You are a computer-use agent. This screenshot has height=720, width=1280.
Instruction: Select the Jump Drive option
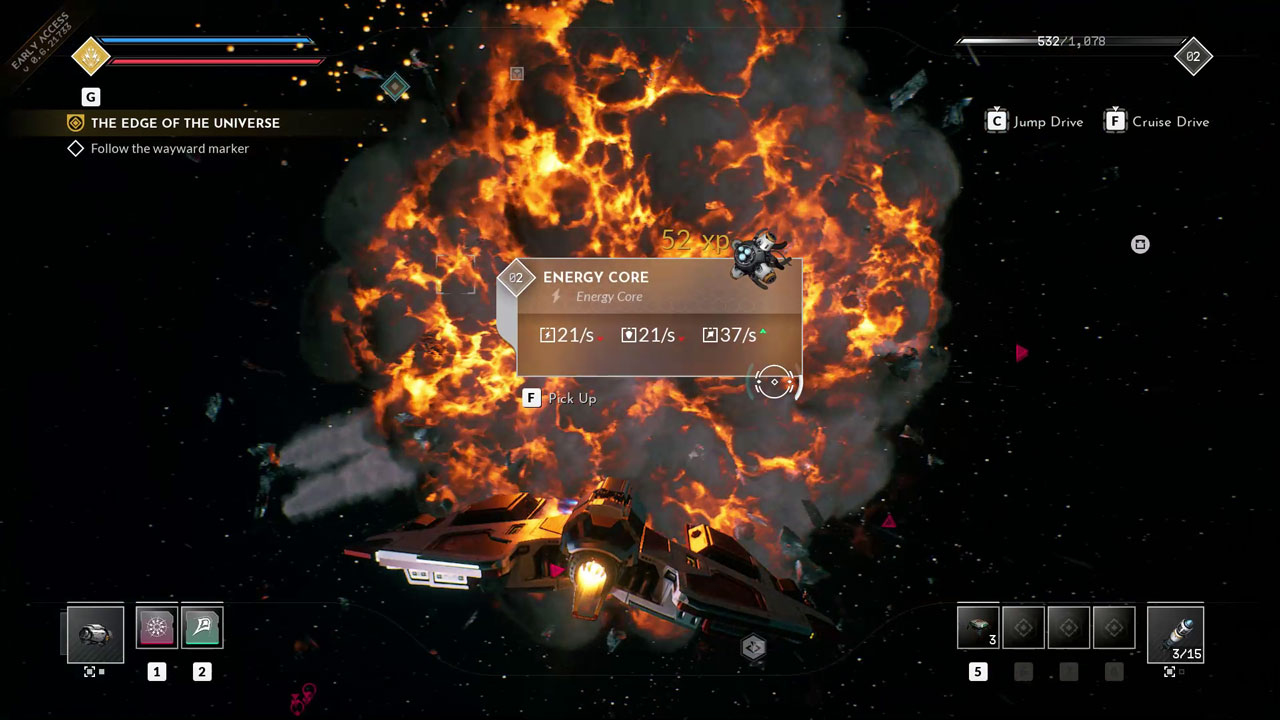pos(1035,122)
